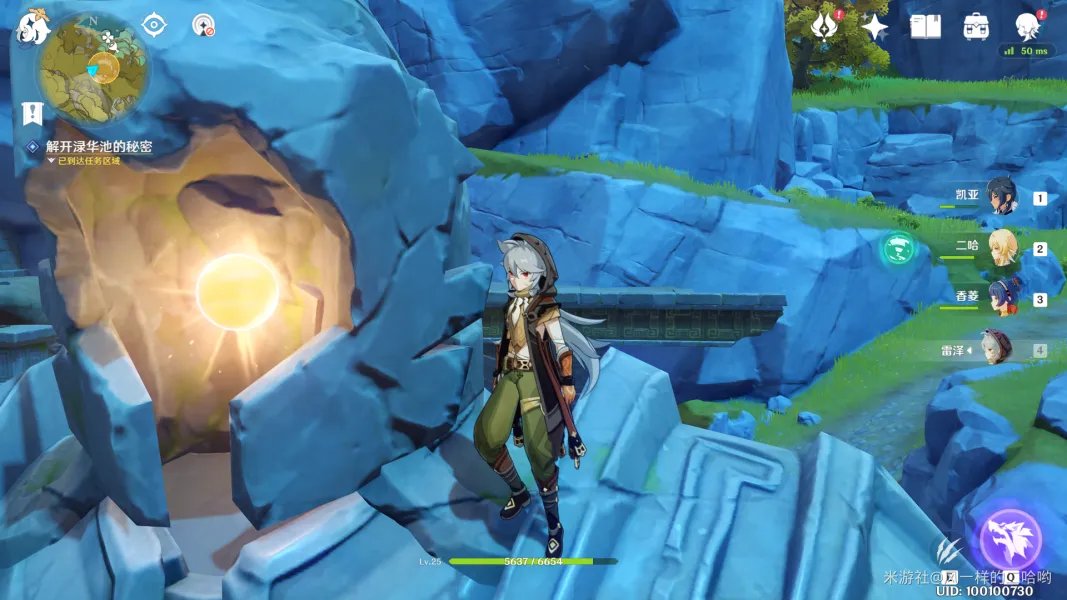Image resolution: width=1067 pixels, height=600 pixels.
Task: Use the claw elemental skill
Action: click(949, 550)
